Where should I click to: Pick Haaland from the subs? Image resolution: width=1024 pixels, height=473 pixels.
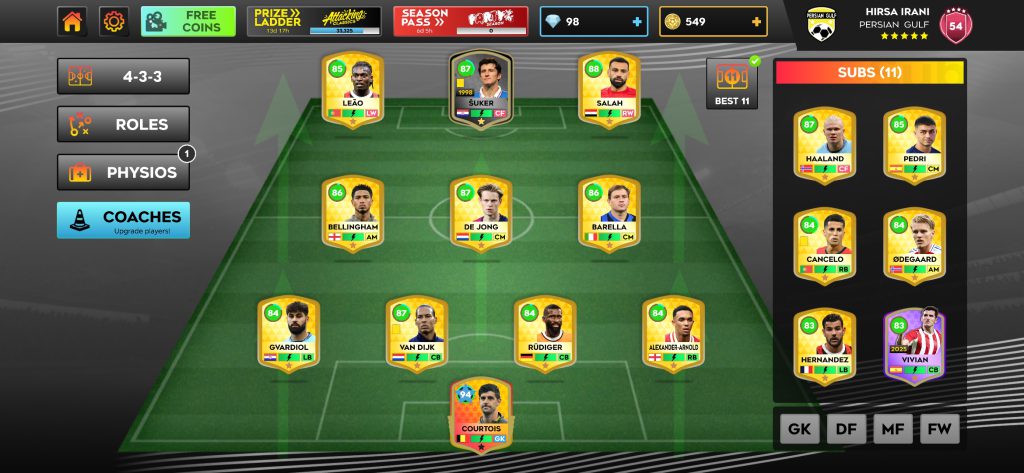point(825,143)
